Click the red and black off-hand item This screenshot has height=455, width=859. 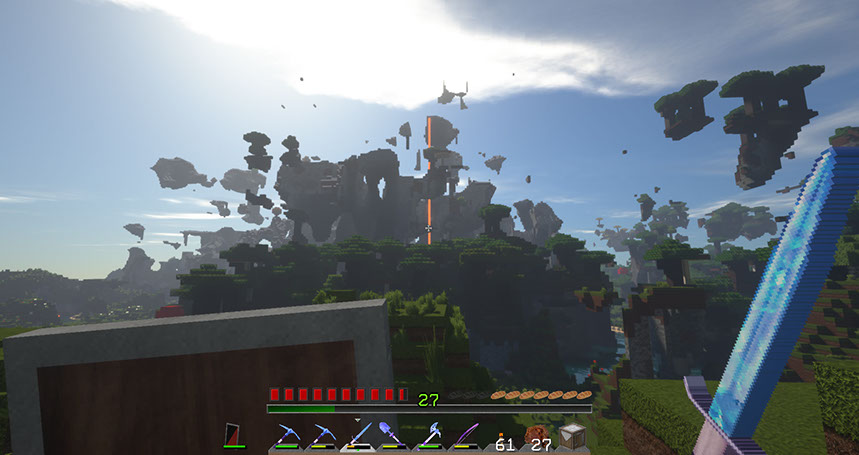click(x=233, y=435)
